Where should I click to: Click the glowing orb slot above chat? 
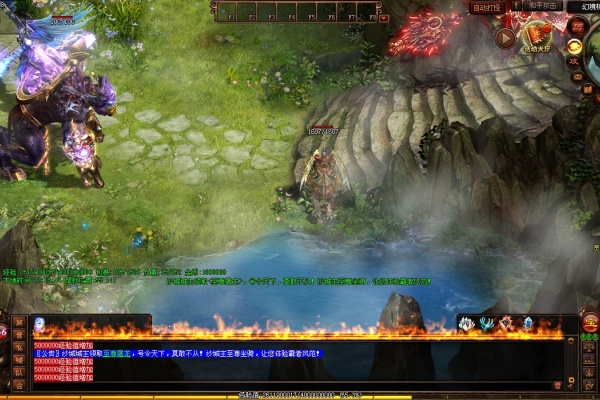pyautogui.click(x=40, y=323)
